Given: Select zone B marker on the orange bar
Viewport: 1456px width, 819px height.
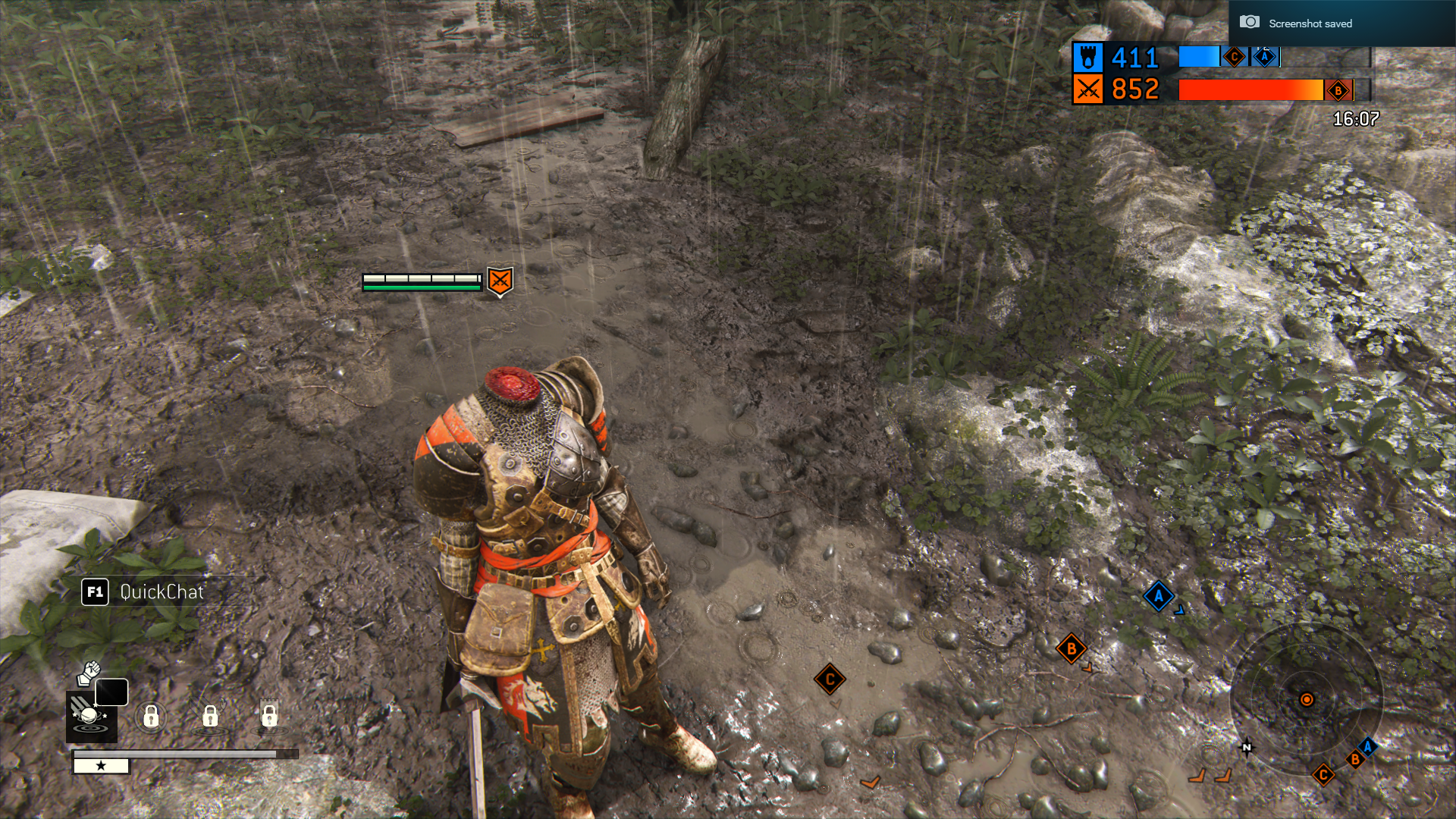Looking at the screenshot, I should 1338,90.
